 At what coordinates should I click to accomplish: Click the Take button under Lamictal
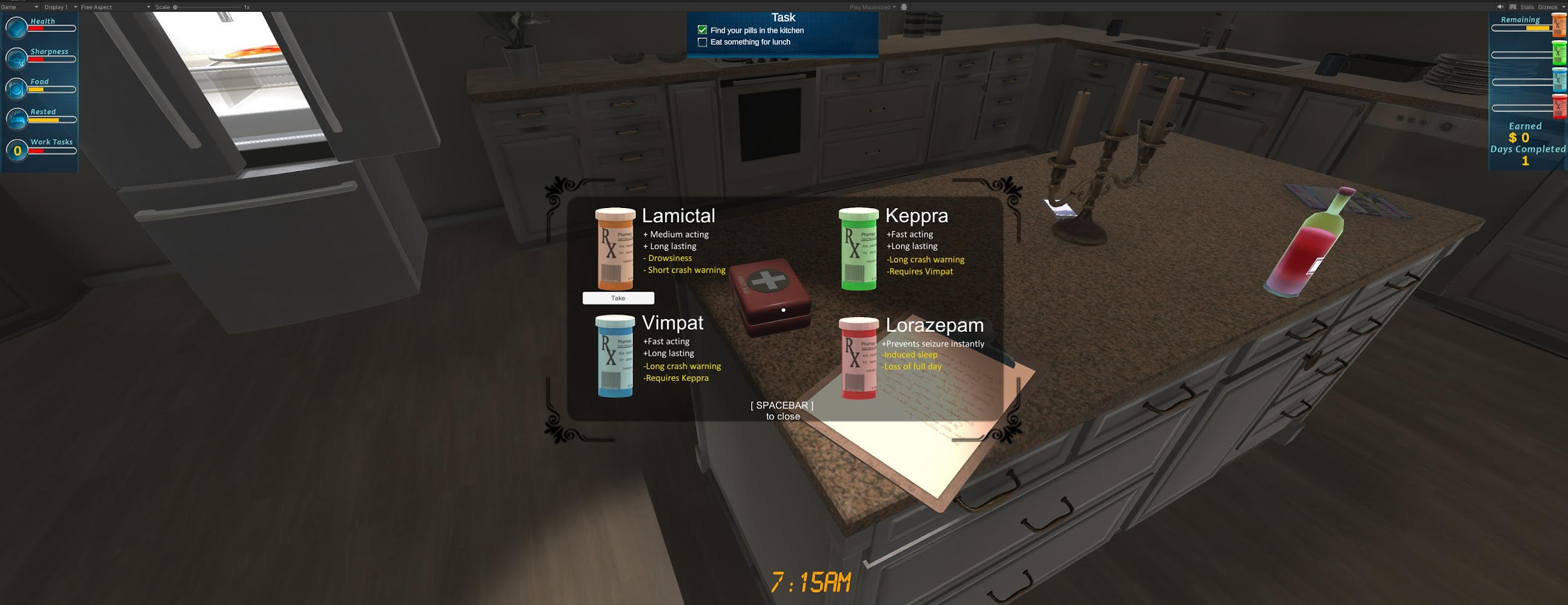[618, 298]
